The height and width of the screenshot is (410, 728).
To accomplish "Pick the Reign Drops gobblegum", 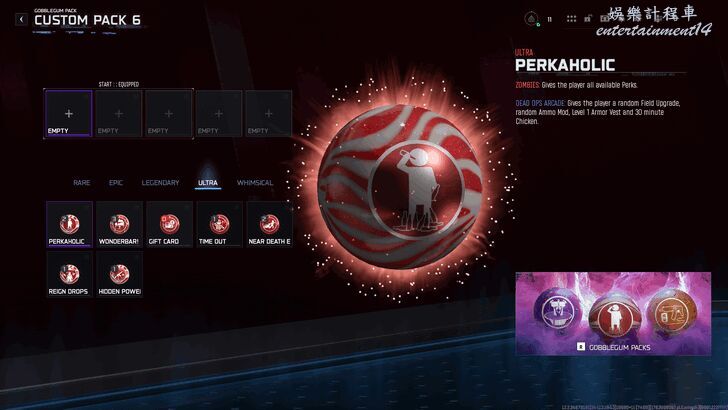I will point(69,274).
